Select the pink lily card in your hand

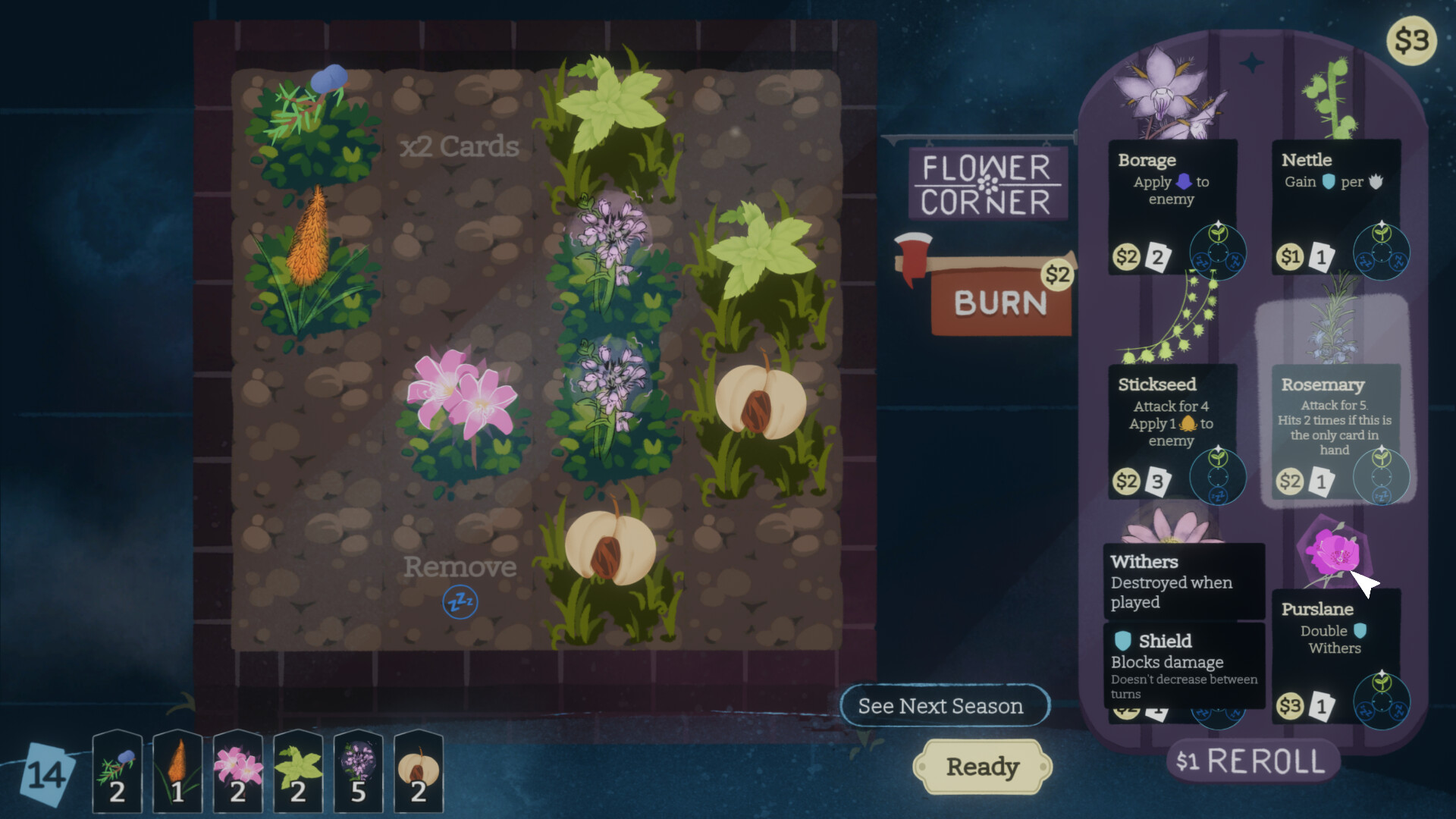click(x=237, y=772)
